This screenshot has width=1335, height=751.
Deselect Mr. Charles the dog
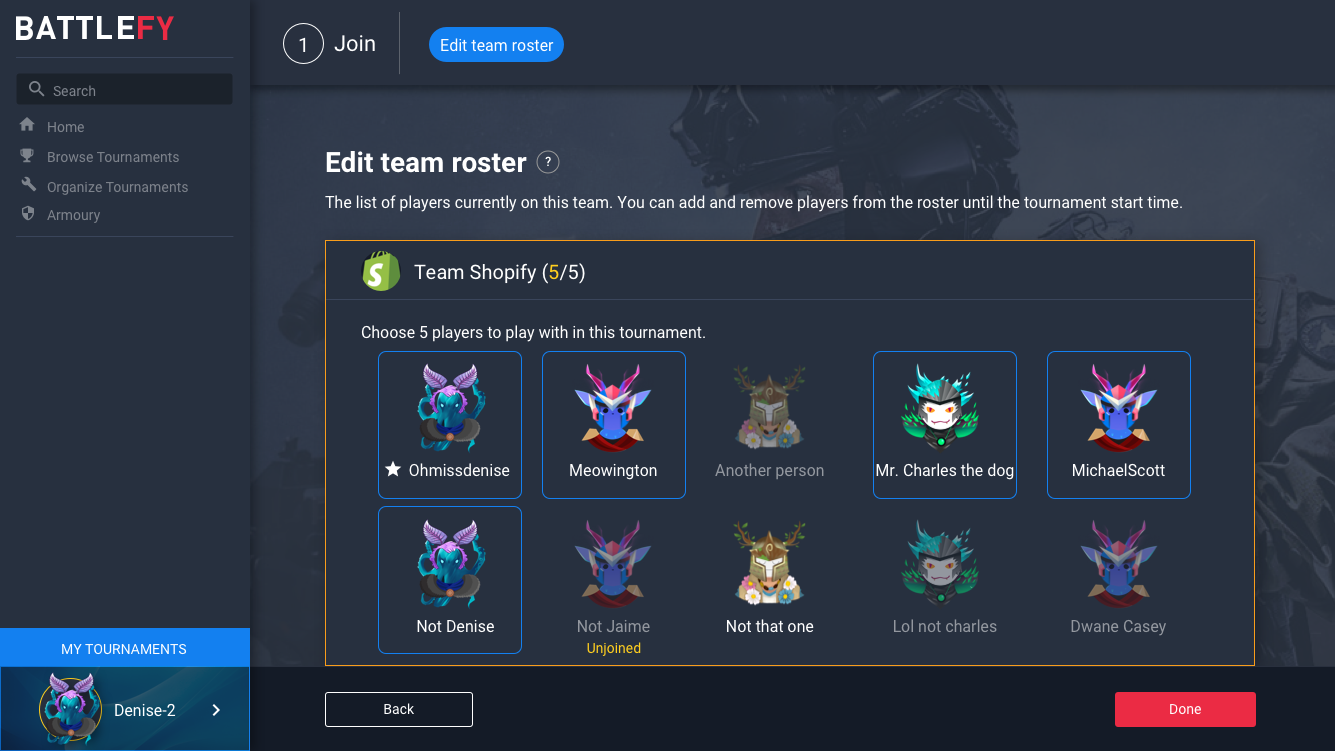(x=944, y=425)
